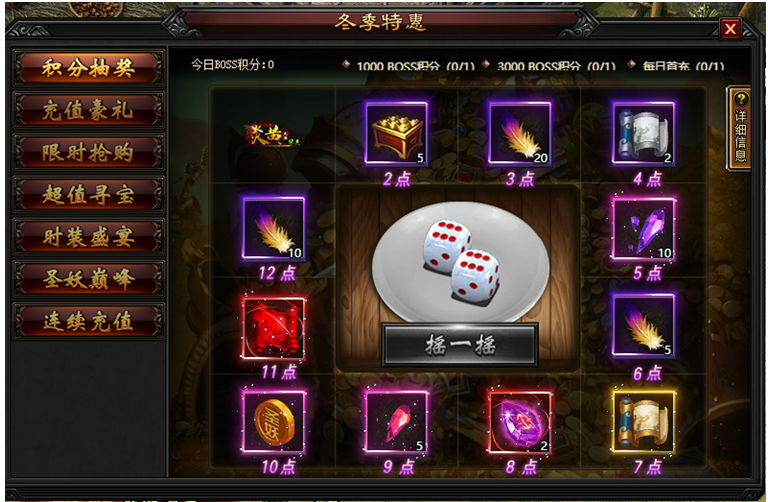Select the 限时抢购 tab
Screen dimensions: 768x502
pos(88,151)
